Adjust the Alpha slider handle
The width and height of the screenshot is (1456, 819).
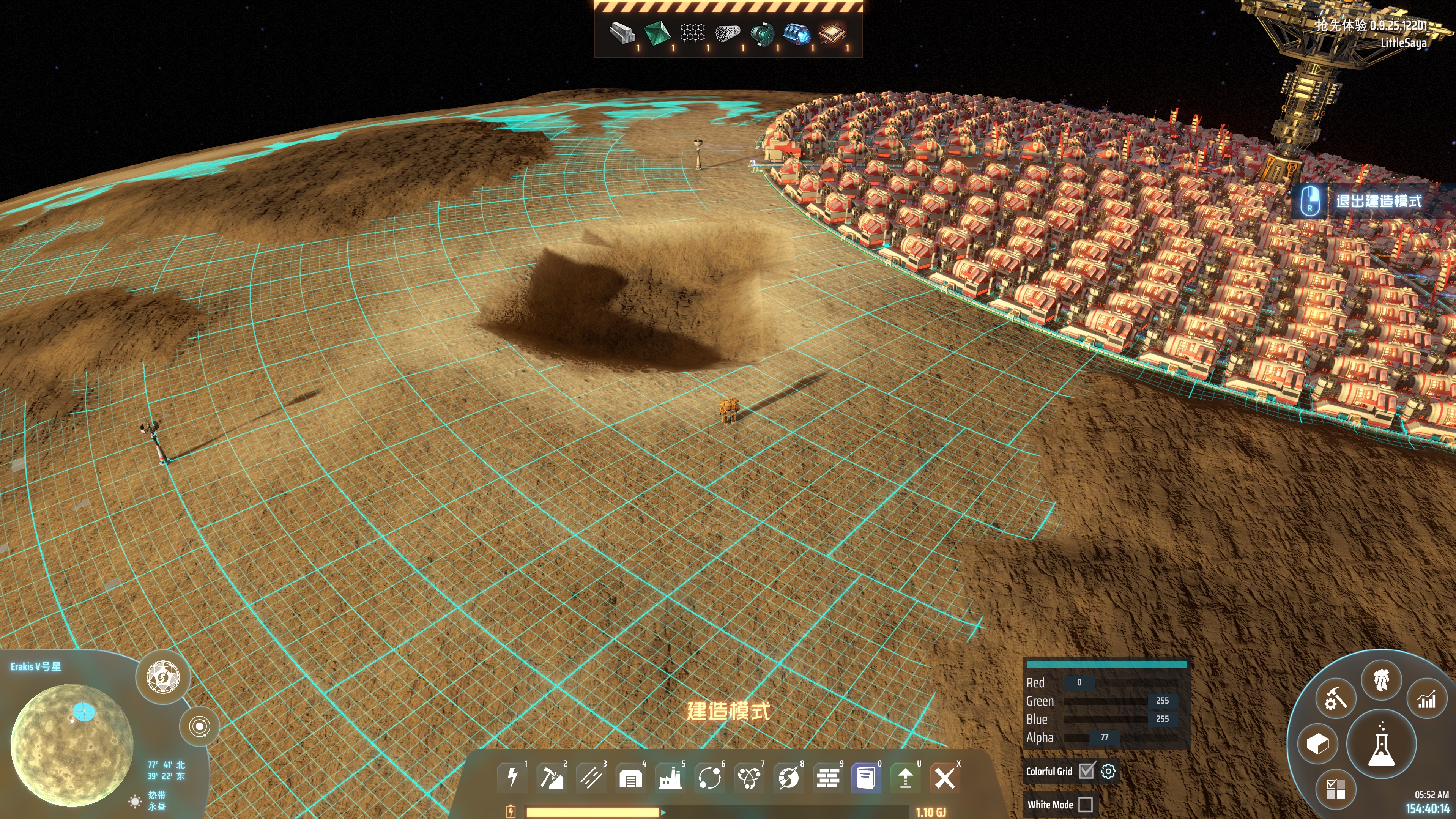pos(1105,737)
